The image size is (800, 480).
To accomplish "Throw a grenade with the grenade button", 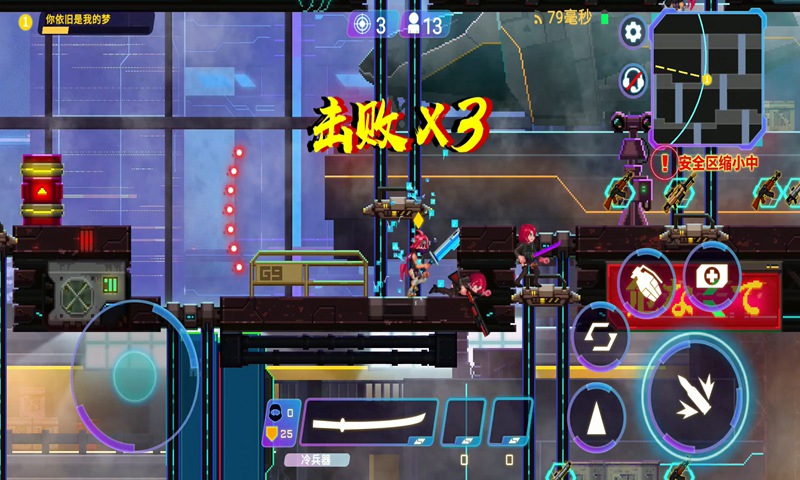I will pos(645,285).
